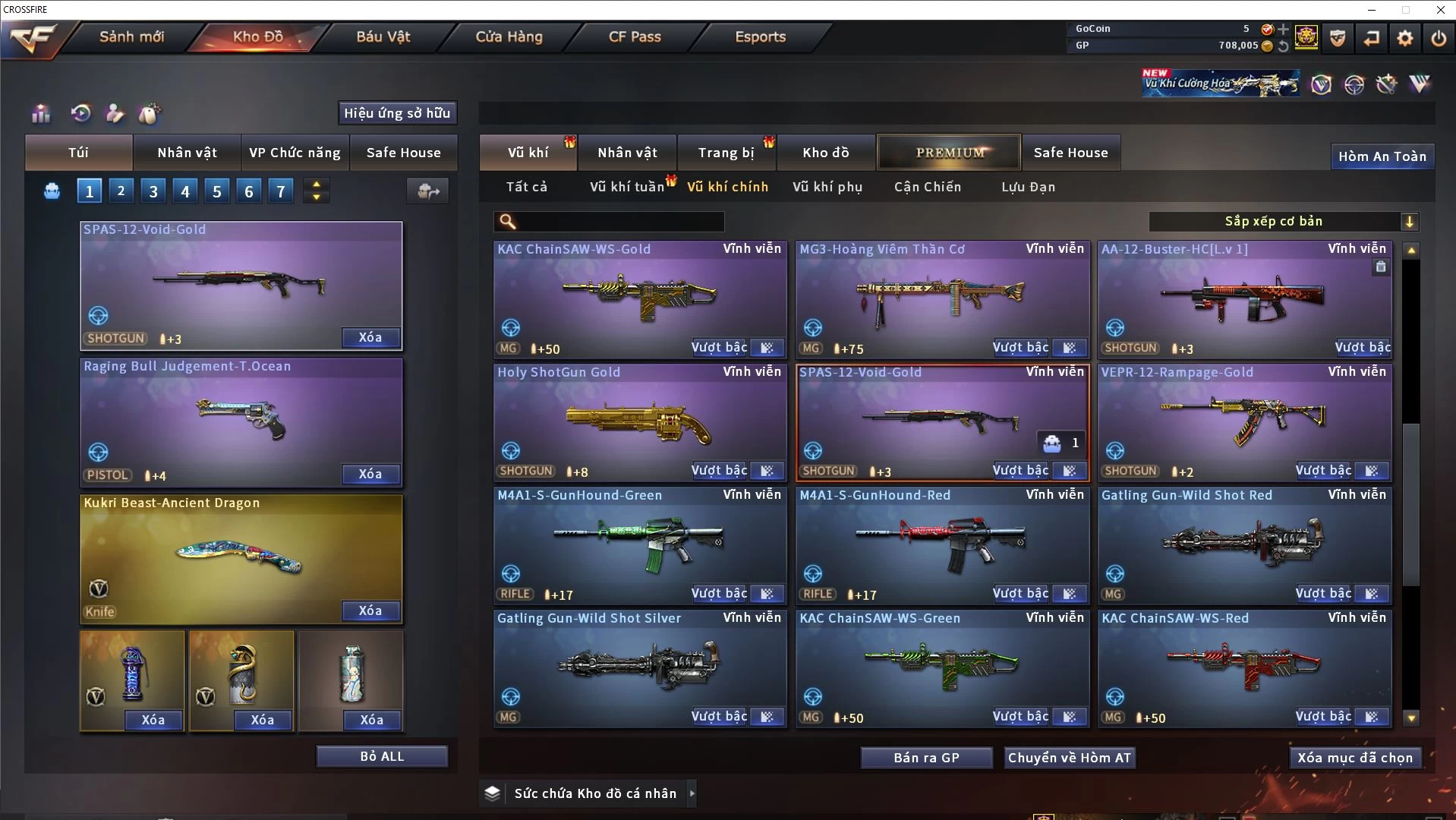The width and height of the screenshot is (1456, 820).
Task: Sell the selection with Bán ra GP
Action: click(x=926, y=758)
